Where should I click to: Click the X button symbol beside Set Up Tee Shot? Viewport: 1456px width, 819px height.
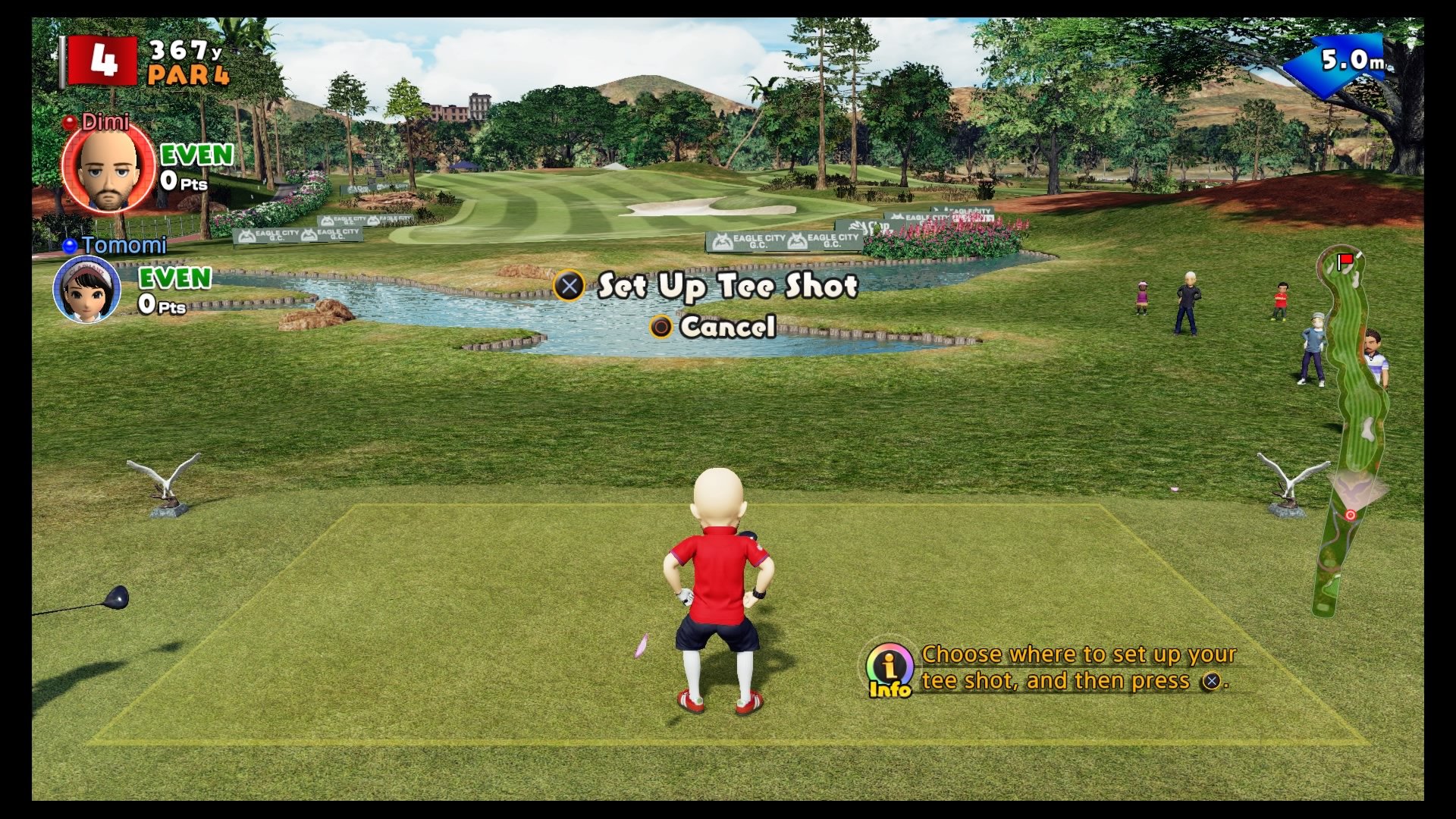point(570,286)
